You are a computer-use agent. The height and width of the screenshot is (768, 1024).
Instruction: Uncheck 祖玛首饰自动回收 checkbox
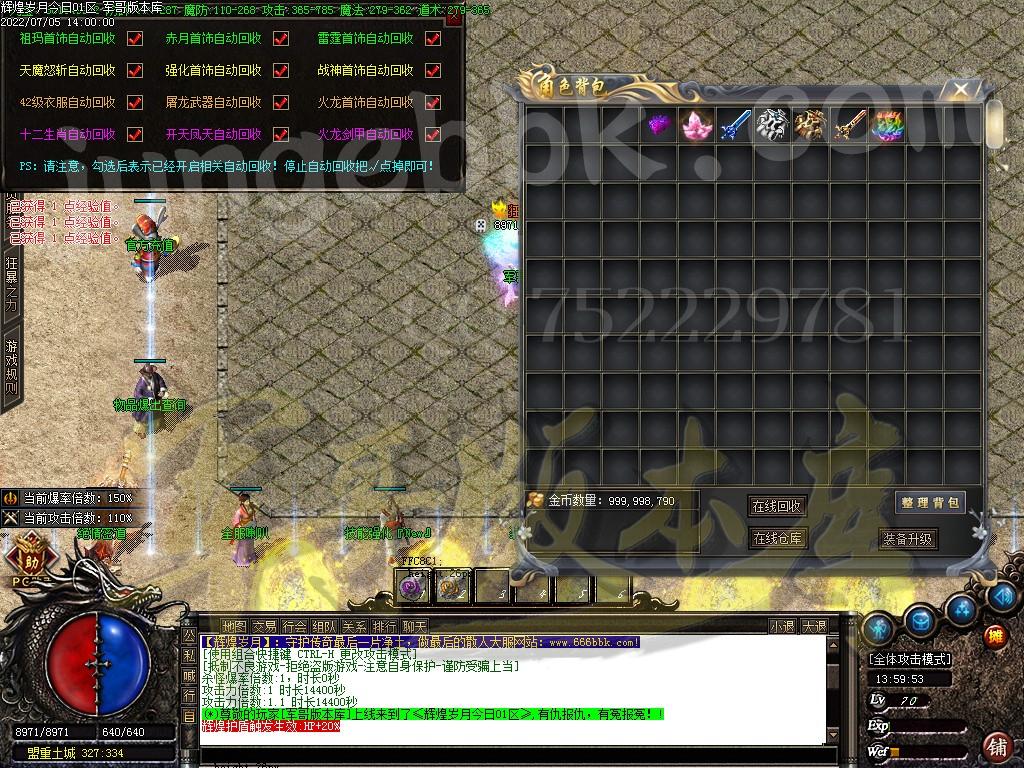[x=135, y=39]
